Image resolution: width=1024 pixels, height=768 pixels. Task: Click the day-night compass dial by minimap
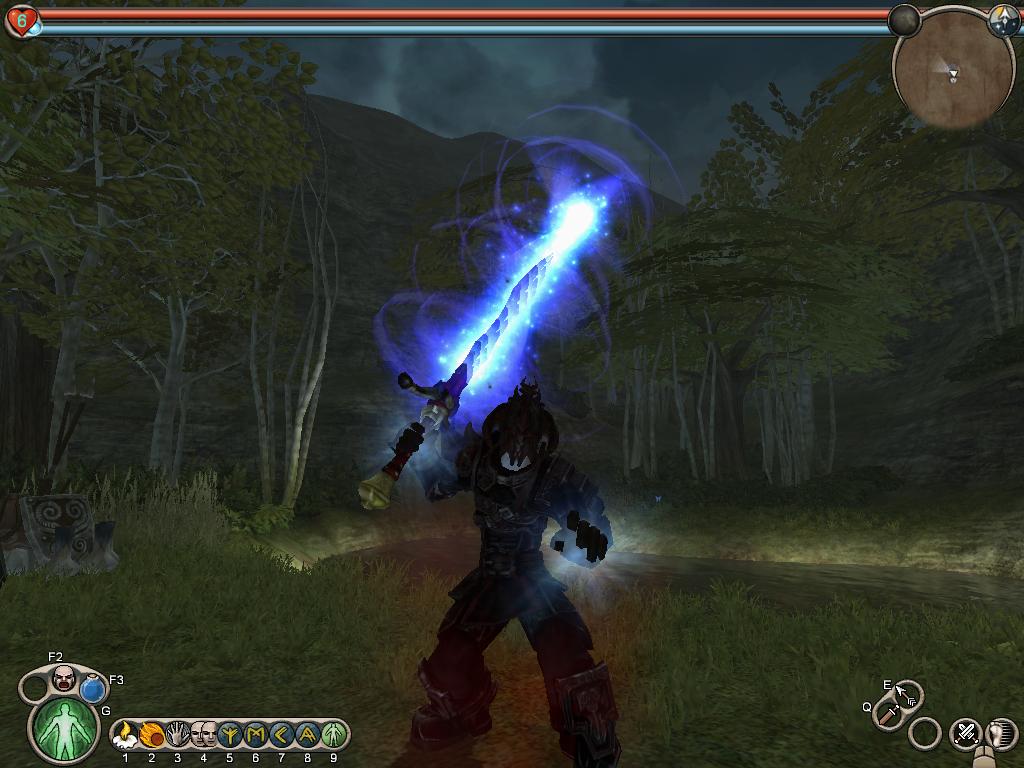(x=1003, y=22)
